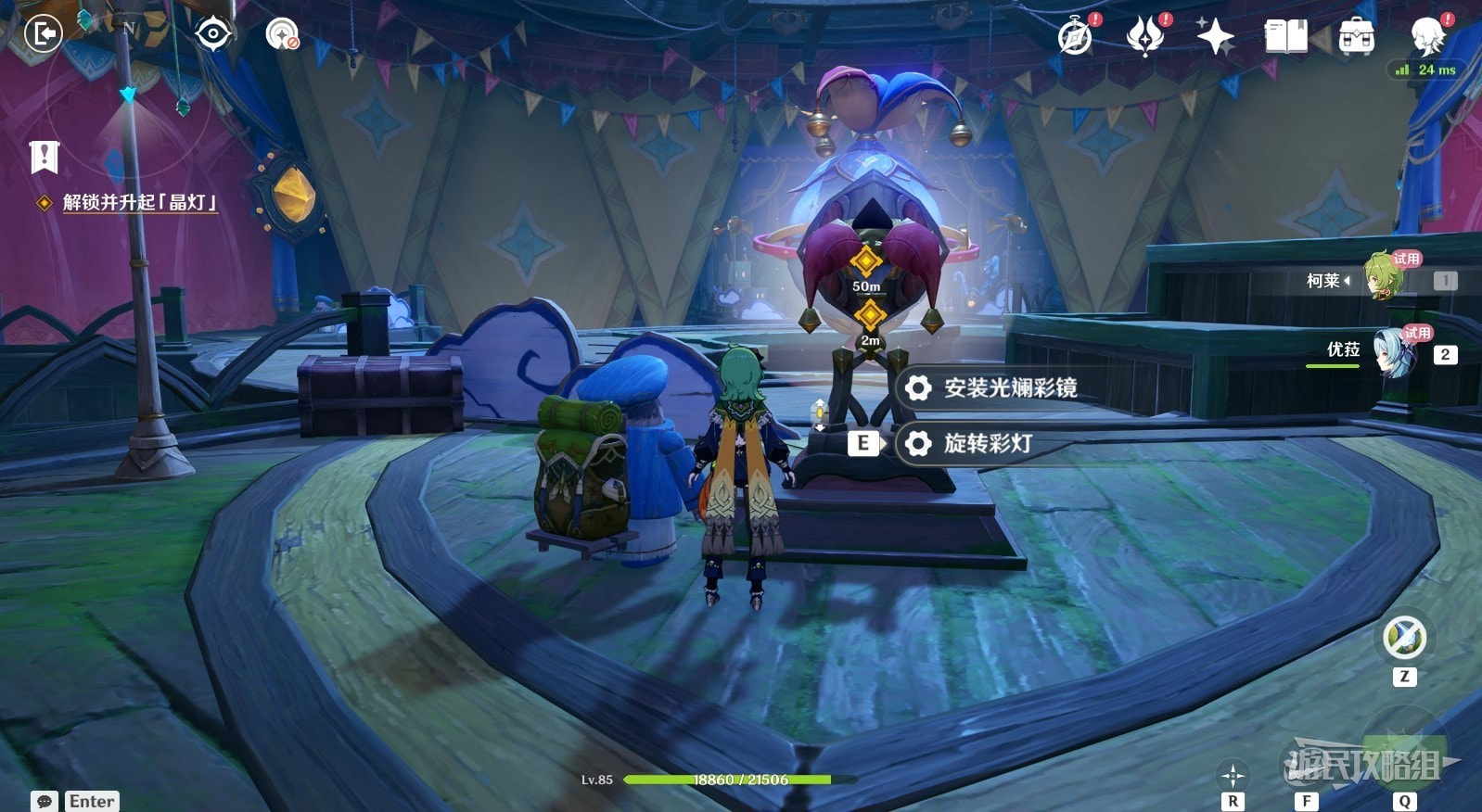1482x812 pixels.
Task: Open the Paimon menu icon
Action: (x=1427, y=35)
